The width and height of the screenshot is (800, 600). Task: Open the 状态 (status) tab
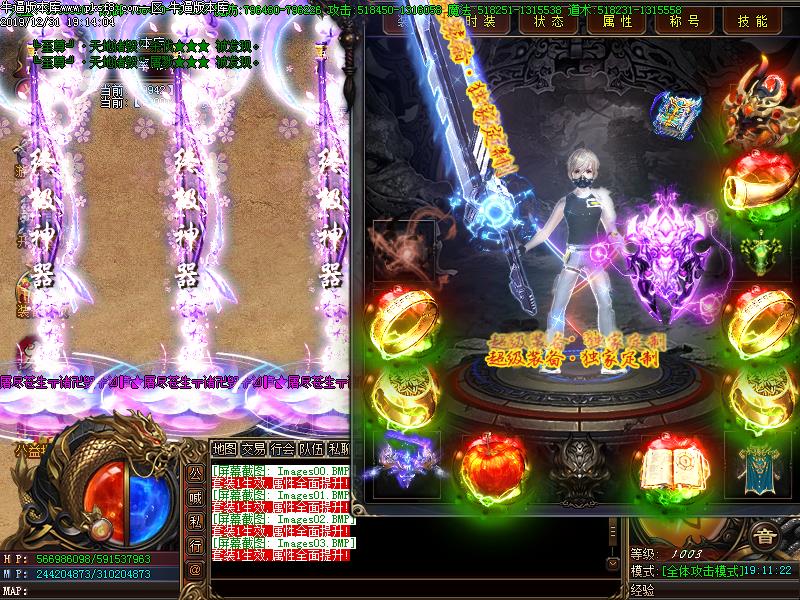[x=549, y=21]
